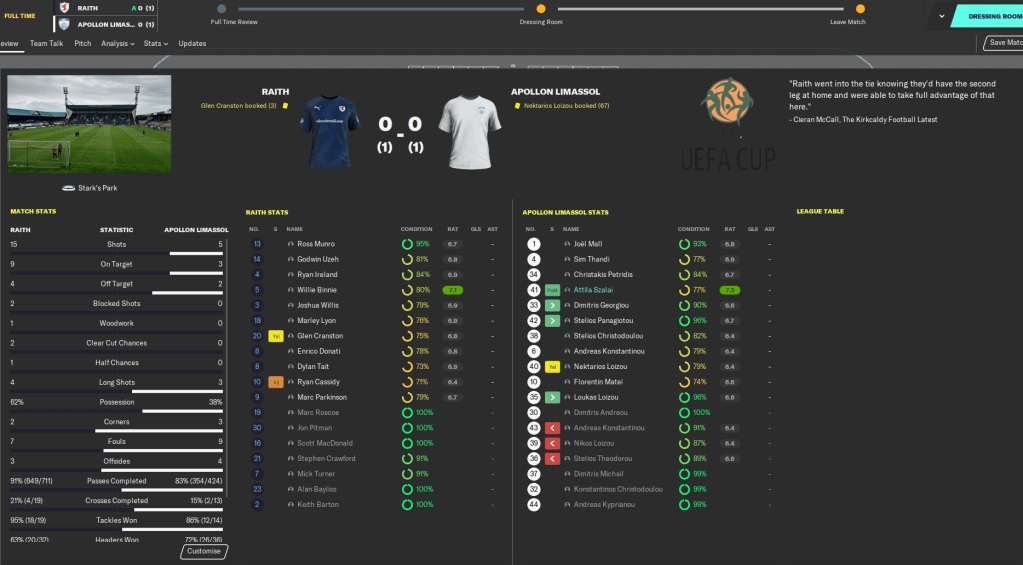Image resolution: width=1023 pixels, height=565 pixels.
Task: Open Ross Munro's player row
Action: click(316, 244)
